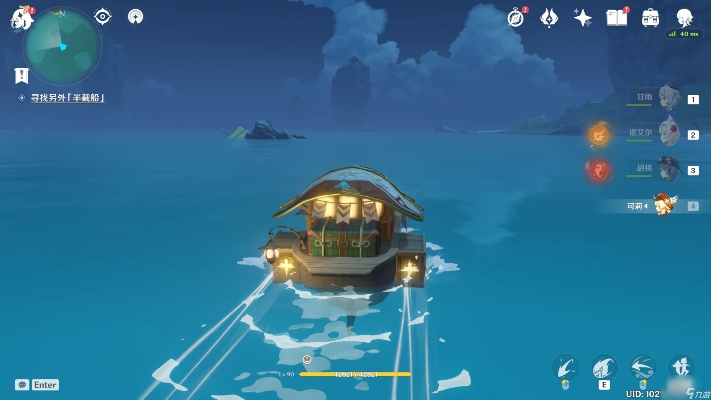This screenshot has height=400, width=711.
Task: Open the adventurer handbook book icon
Action: [617, 17]
